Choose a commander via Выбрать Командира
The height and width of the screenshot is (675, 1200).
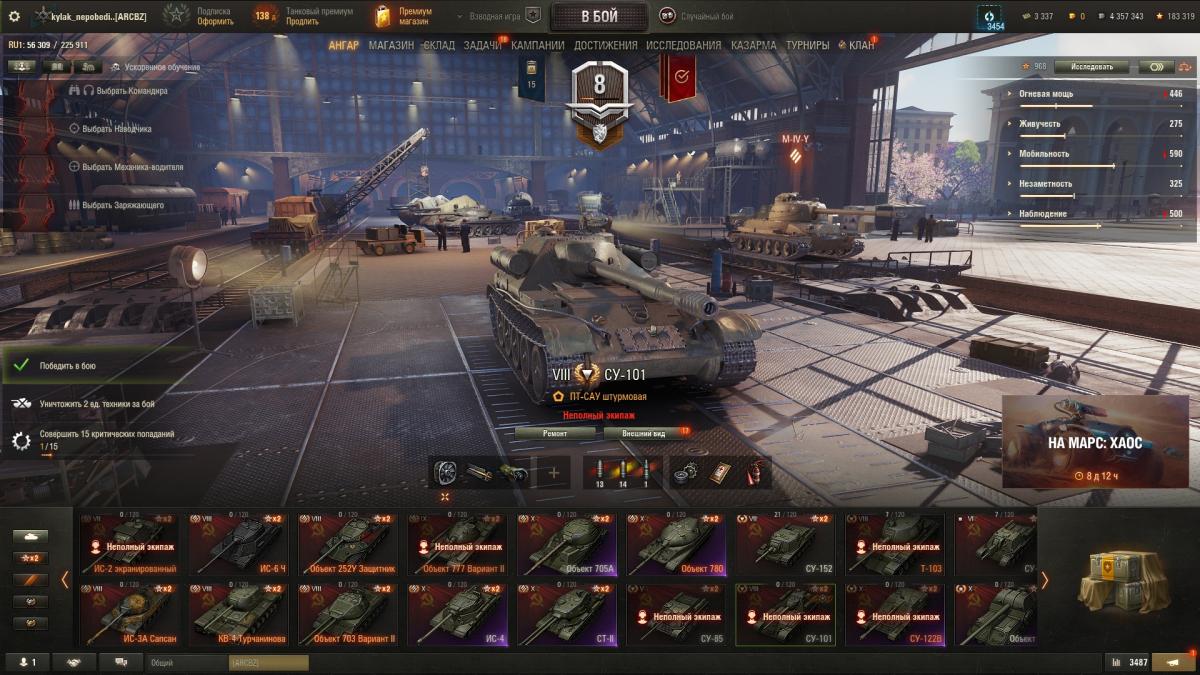[124, 90]
